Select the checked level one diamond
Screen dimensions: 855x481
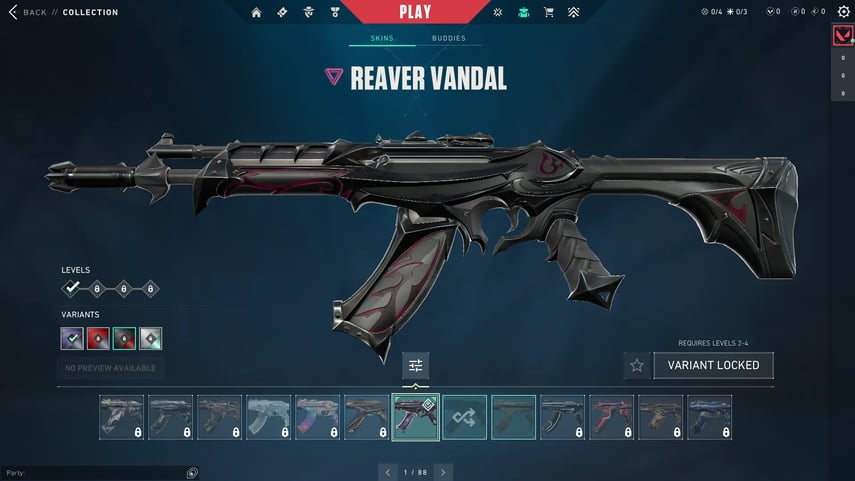(x=72, y=288)
